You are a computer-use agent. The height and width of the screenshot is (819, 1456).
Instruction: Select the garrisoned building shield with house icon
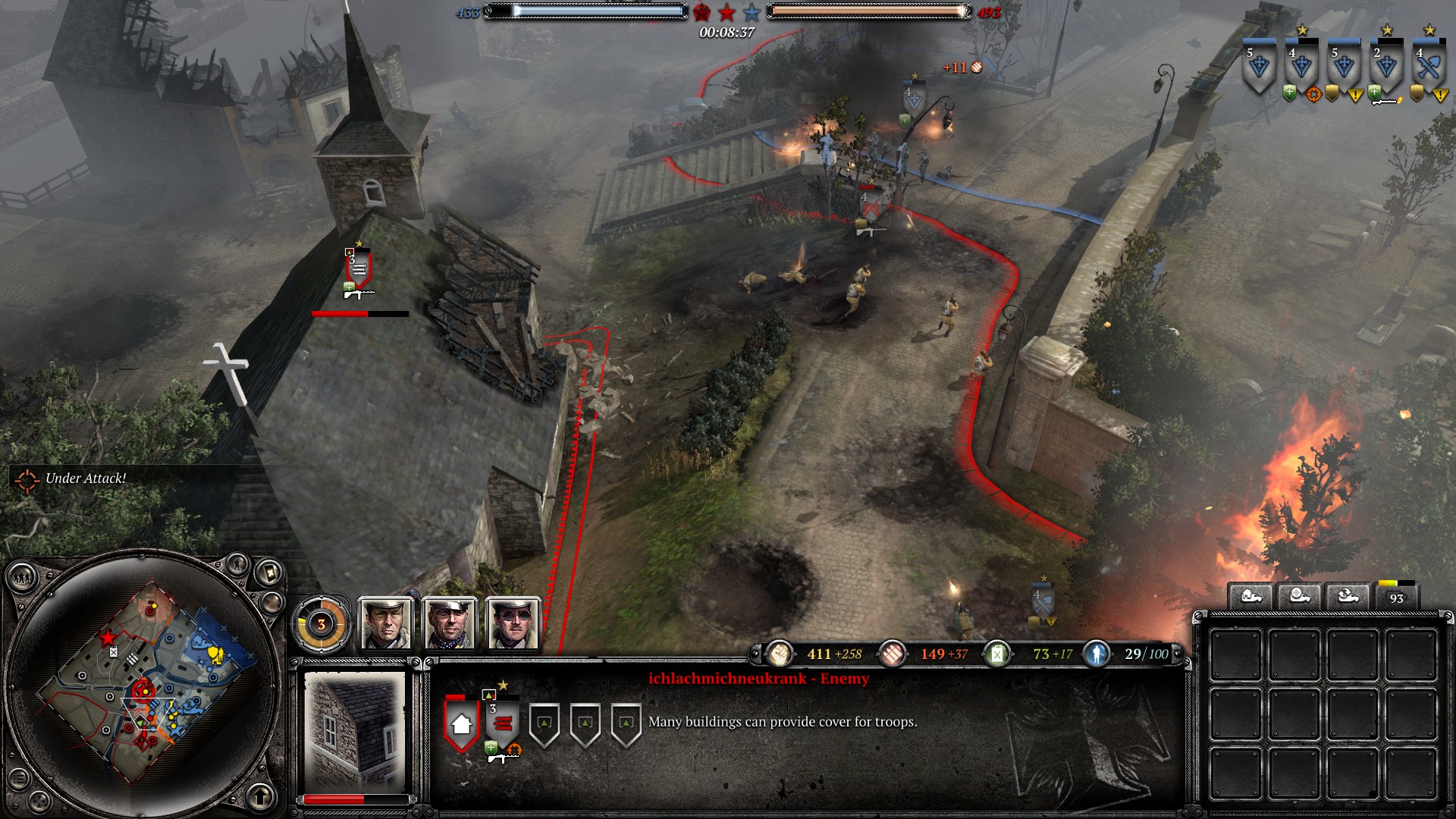(x=461, y=723)
